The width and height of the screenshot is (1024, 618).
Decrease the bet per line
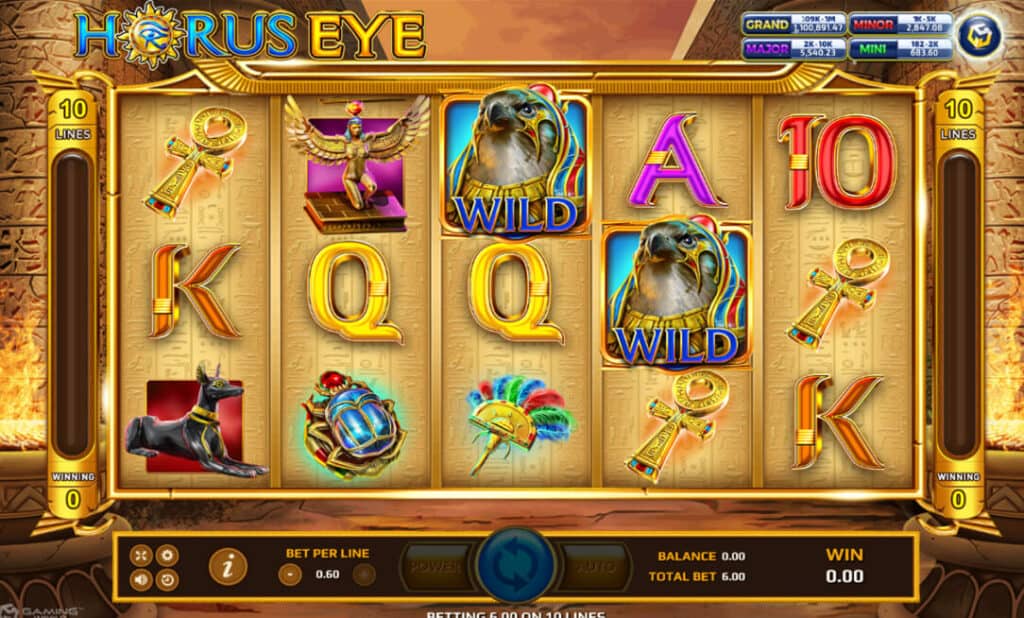(x=290, y=574)
